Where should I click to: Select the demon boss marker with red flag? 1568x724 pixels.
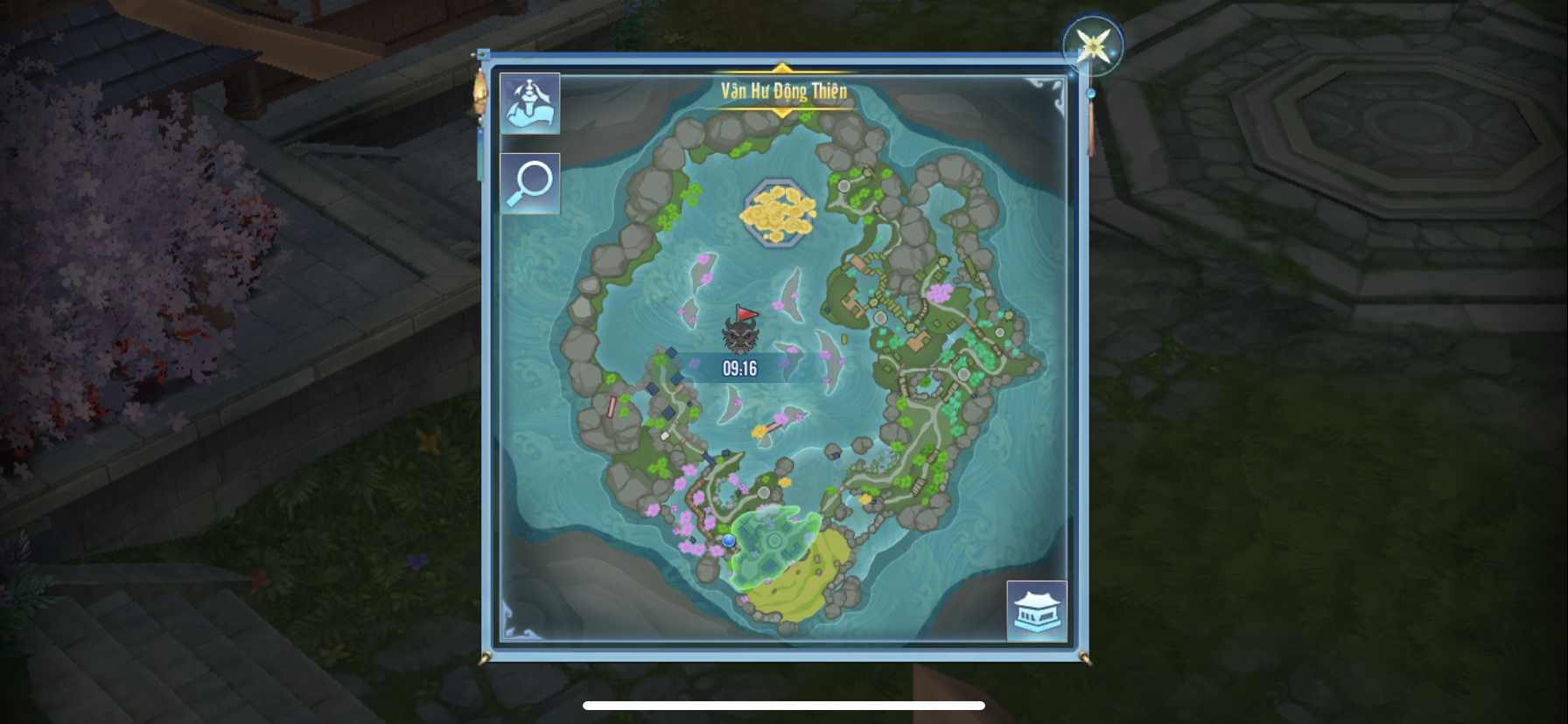740,331
